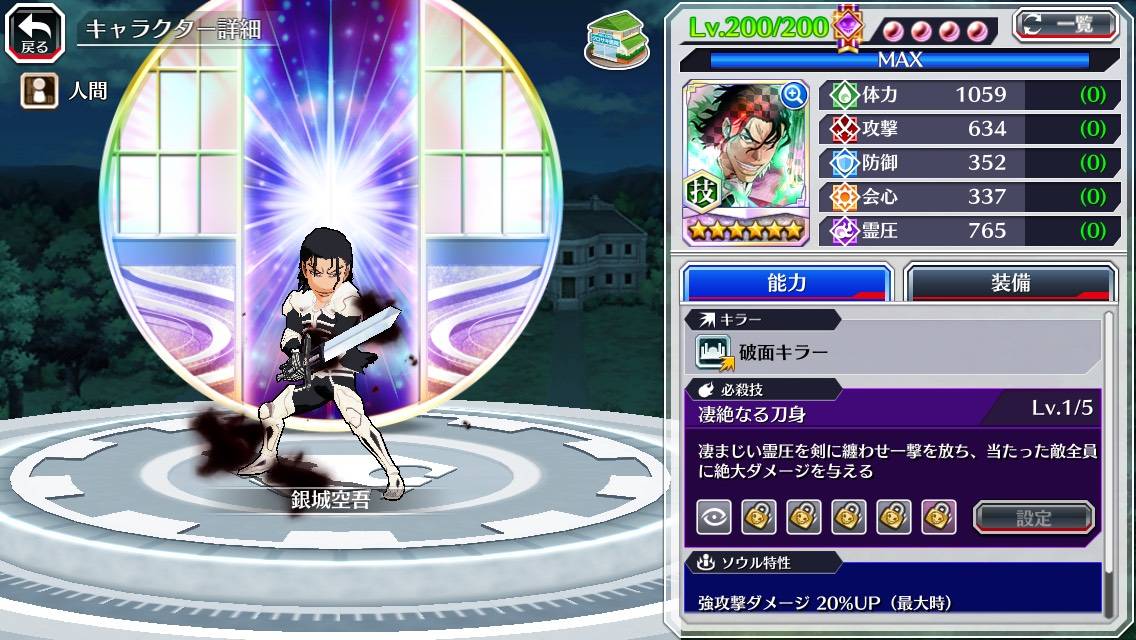Open the 一覧 character list
Screen dimensions: 1136x640
[1065, 25]
